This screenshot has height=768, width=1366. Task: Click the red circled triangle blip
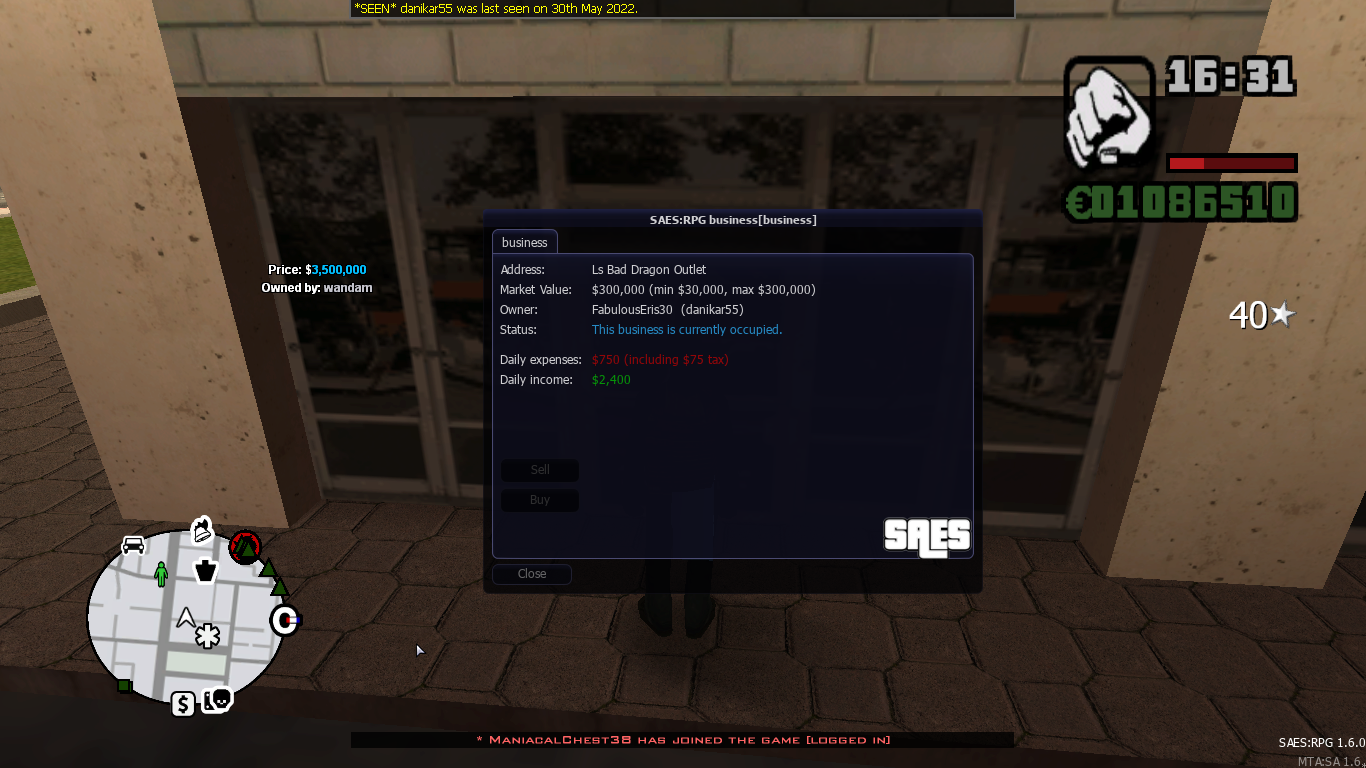(x=245, y=547)
